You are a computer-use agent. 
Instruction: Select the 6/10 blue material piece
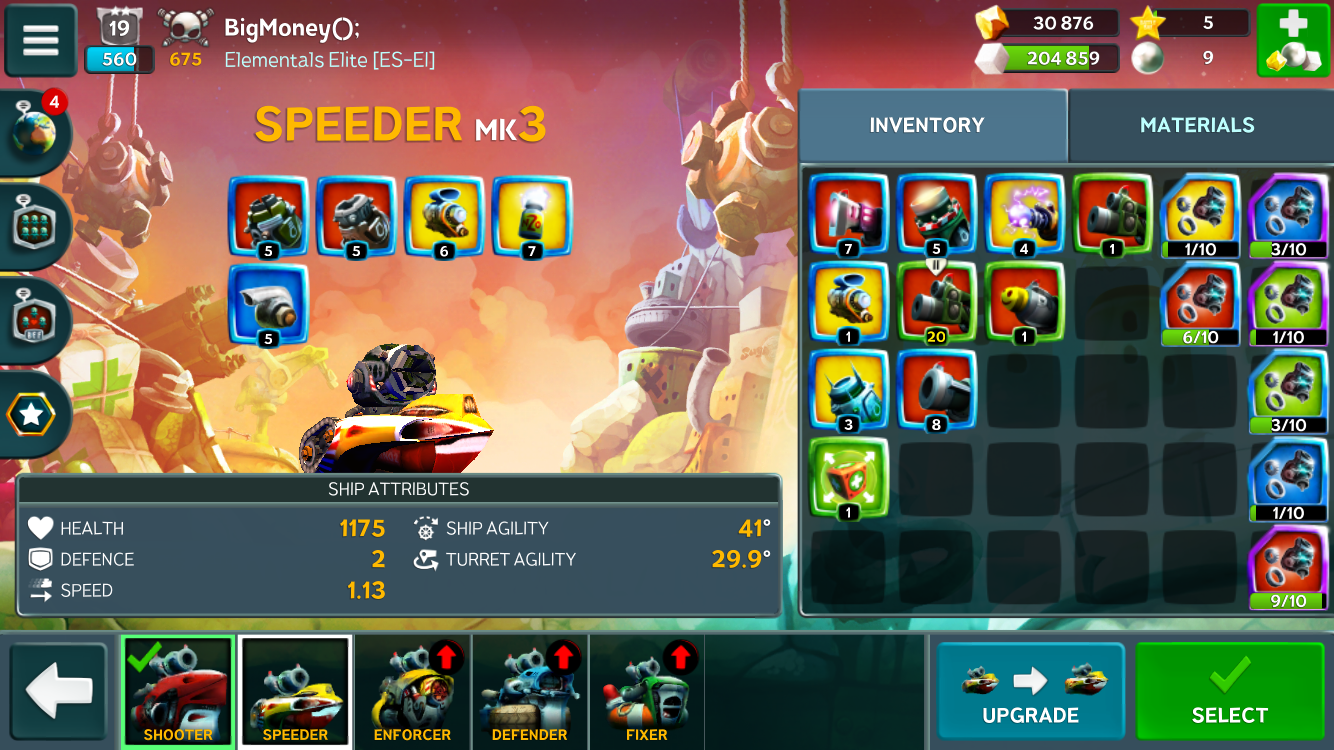click(1200, 303)
